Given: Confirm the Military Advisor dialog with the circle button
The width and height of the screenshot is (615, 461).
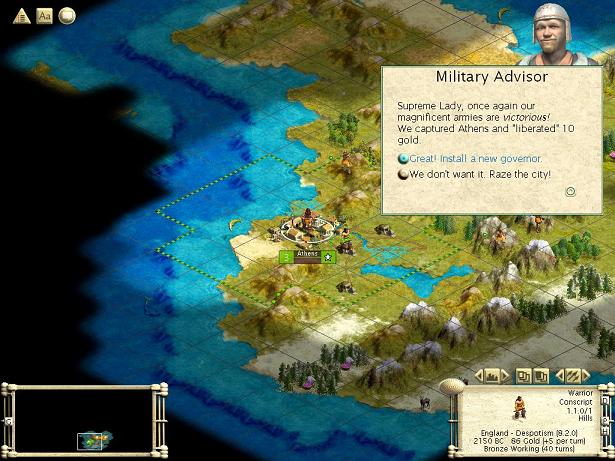Looking at the screenshot, I should click(x=570, y=192).
